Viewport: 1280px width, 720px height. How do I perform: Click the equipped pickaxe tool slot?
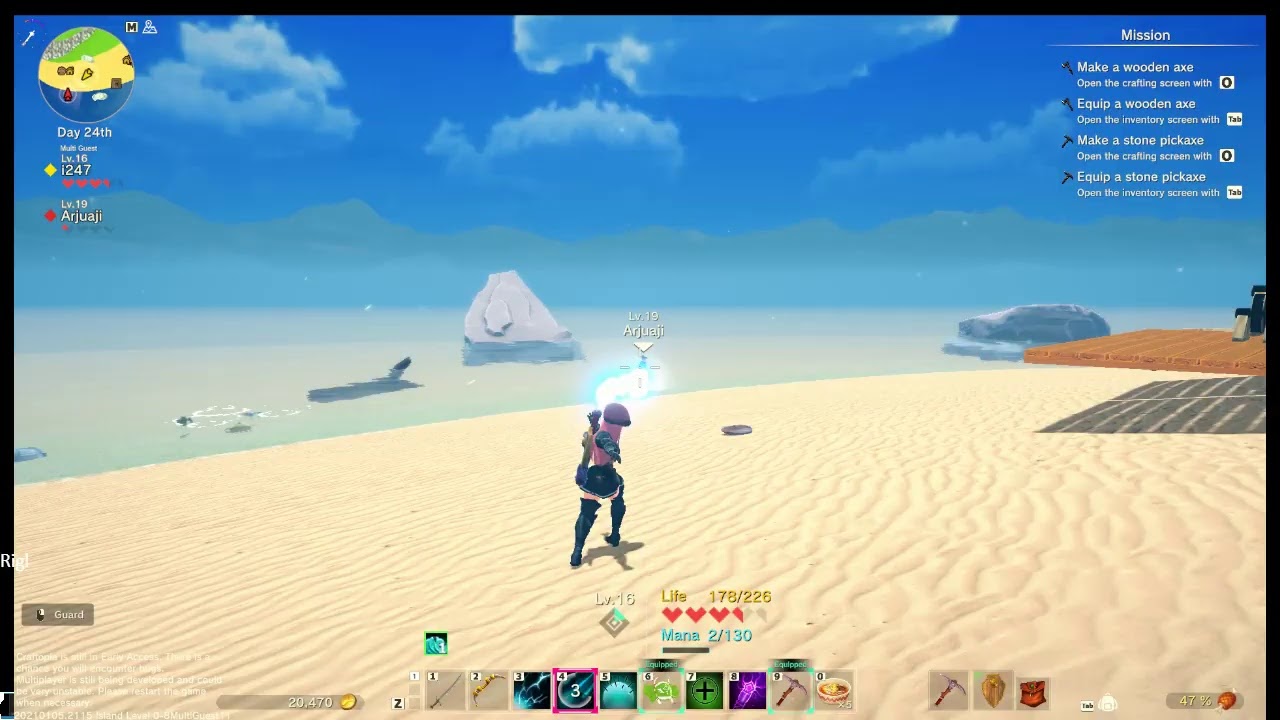pyautogui.click(x=949, y=691)
